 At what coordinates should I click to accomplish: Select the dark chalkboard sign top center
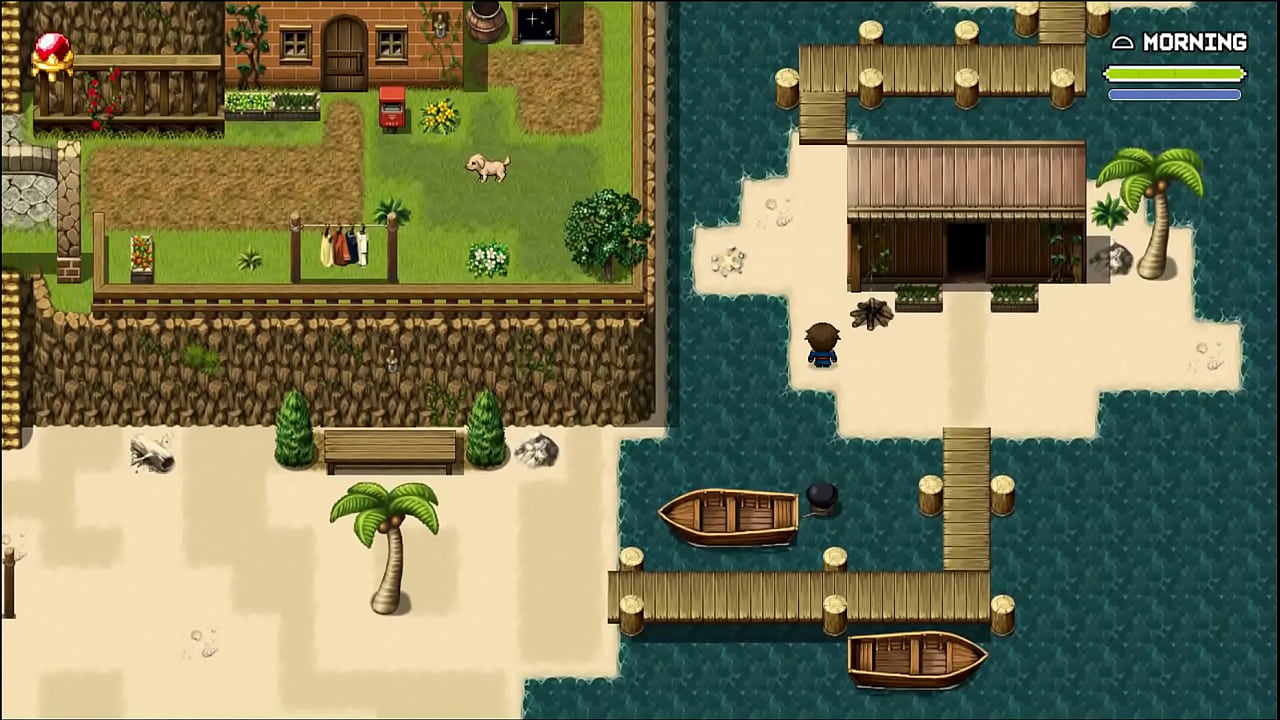pos(536,22)
